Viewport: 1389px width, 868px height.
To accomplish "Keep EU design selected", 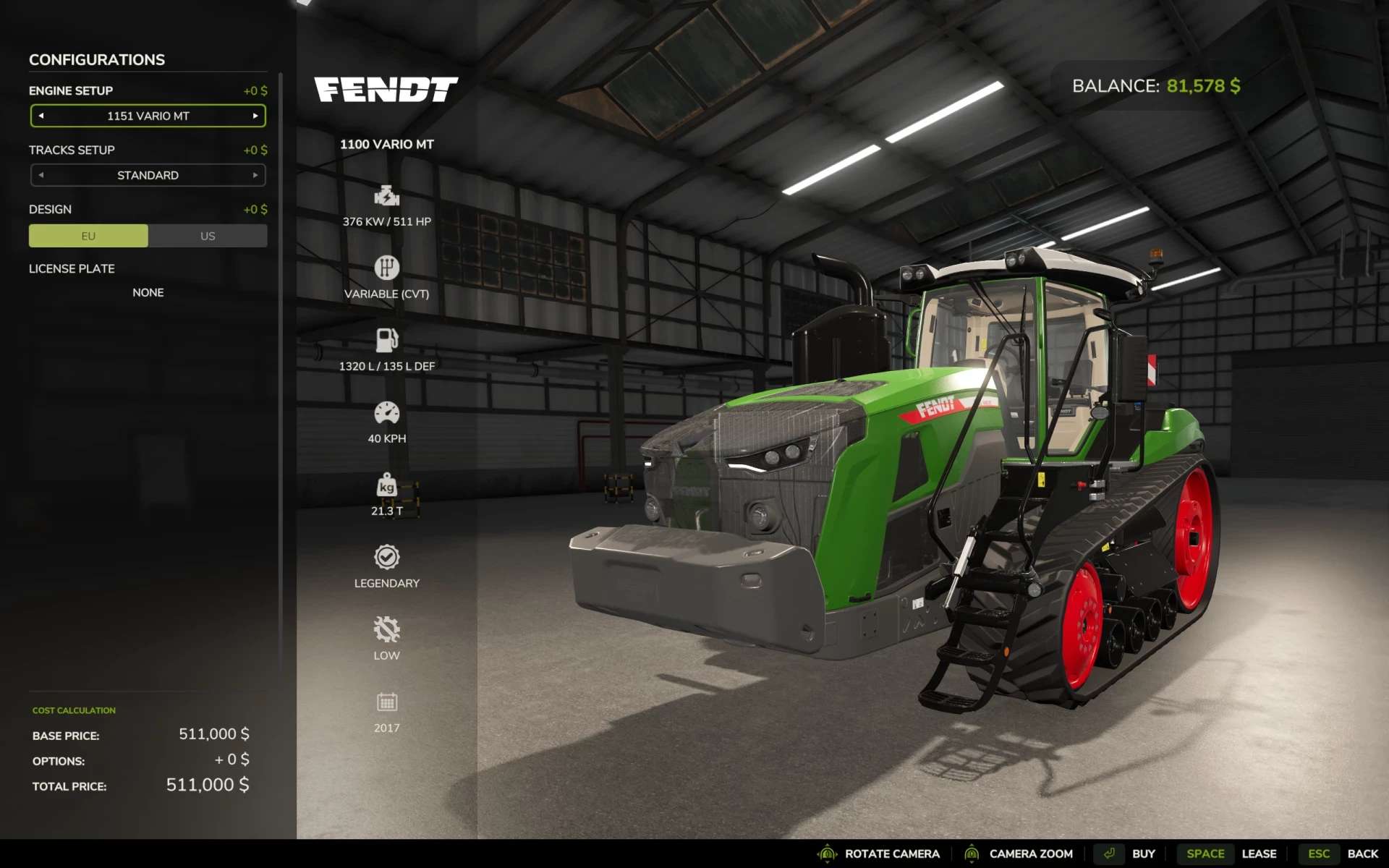I will point(88,236).
